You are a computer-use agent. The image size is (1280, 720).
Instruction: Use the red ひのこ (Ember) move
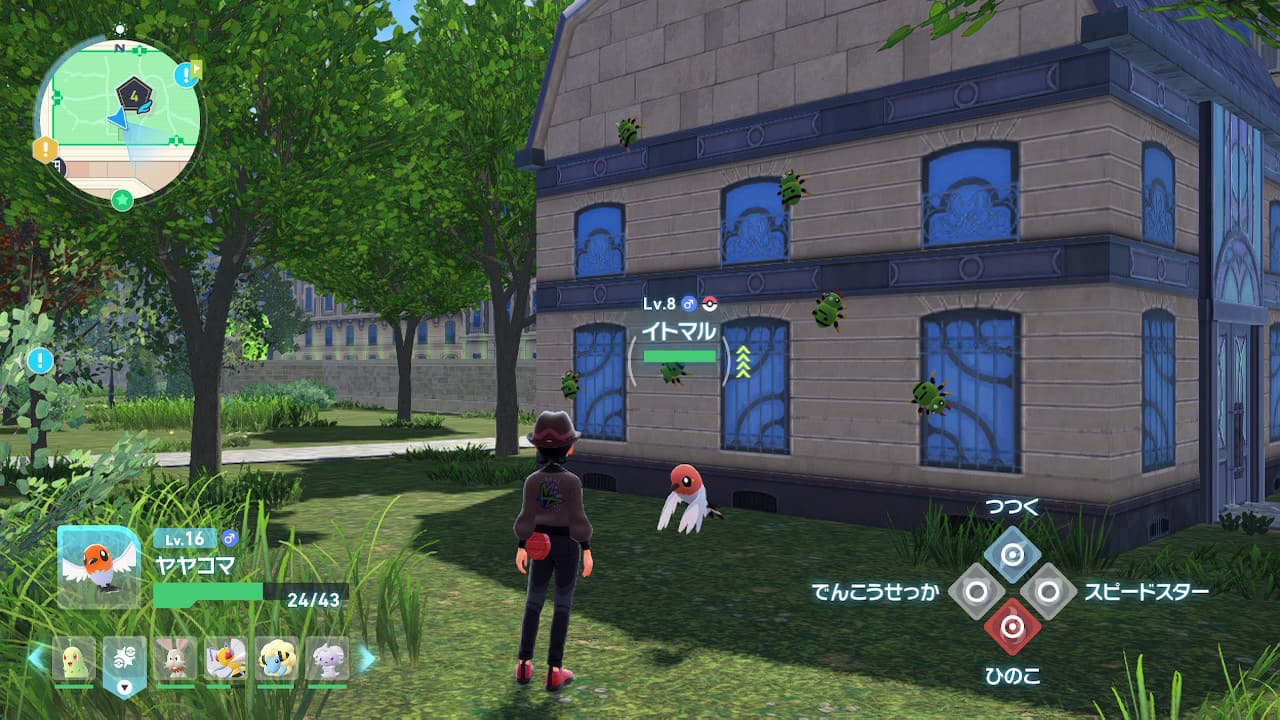coord(1012,627)
